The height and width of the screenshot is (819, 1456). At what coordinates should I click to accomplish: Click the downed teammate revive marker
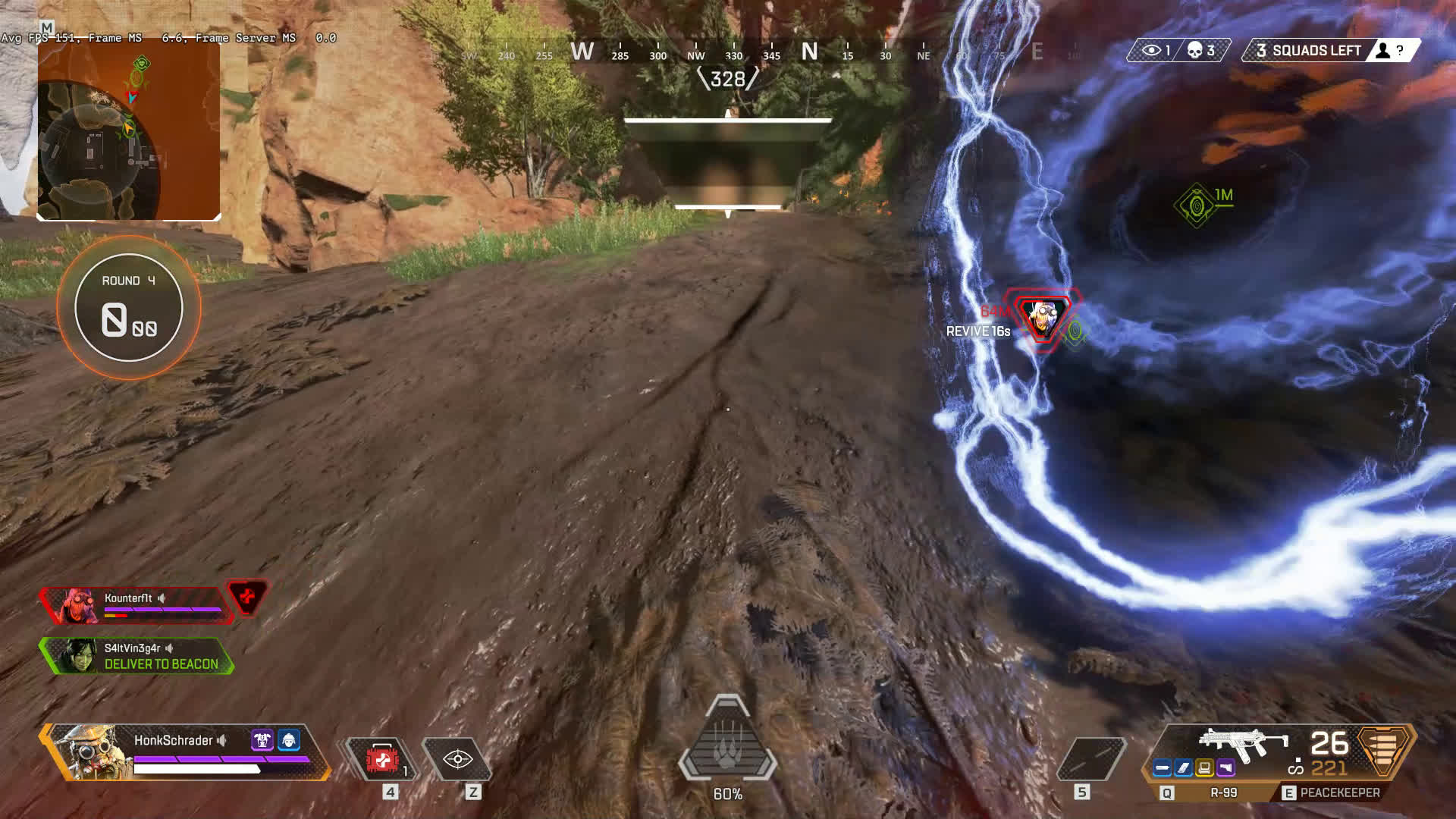pyautogui.click(x=1042, y=318)
